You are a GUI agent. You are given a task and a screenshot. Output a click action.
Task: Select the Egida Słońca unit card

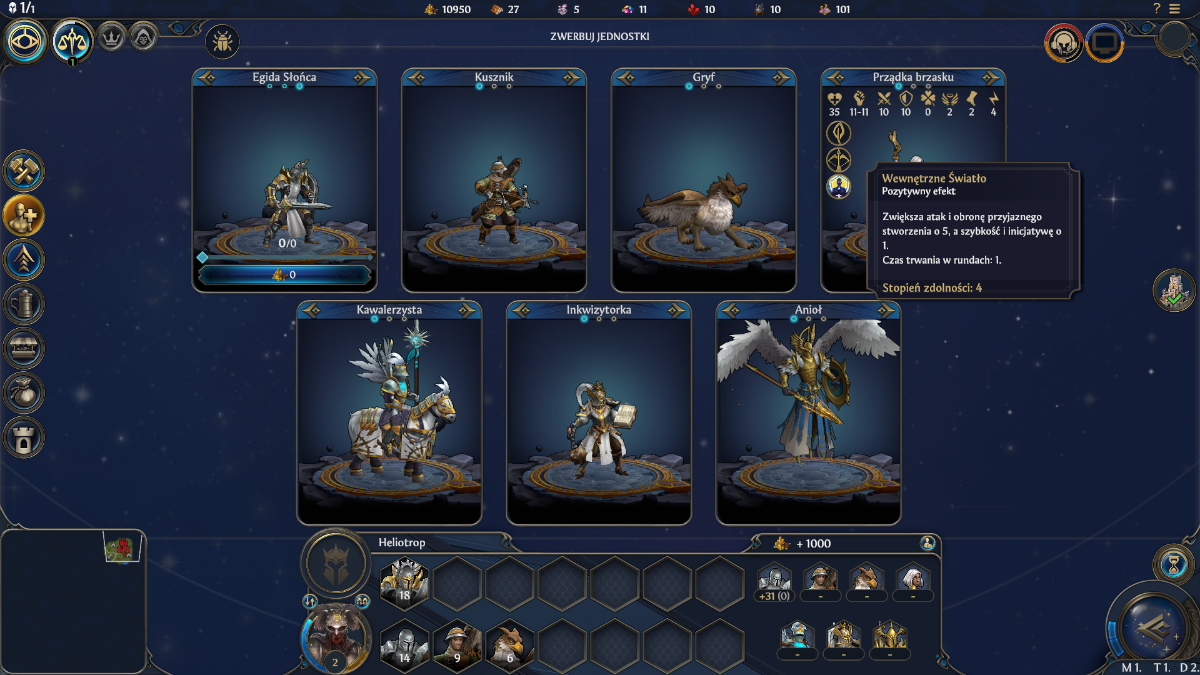[284, 170]
